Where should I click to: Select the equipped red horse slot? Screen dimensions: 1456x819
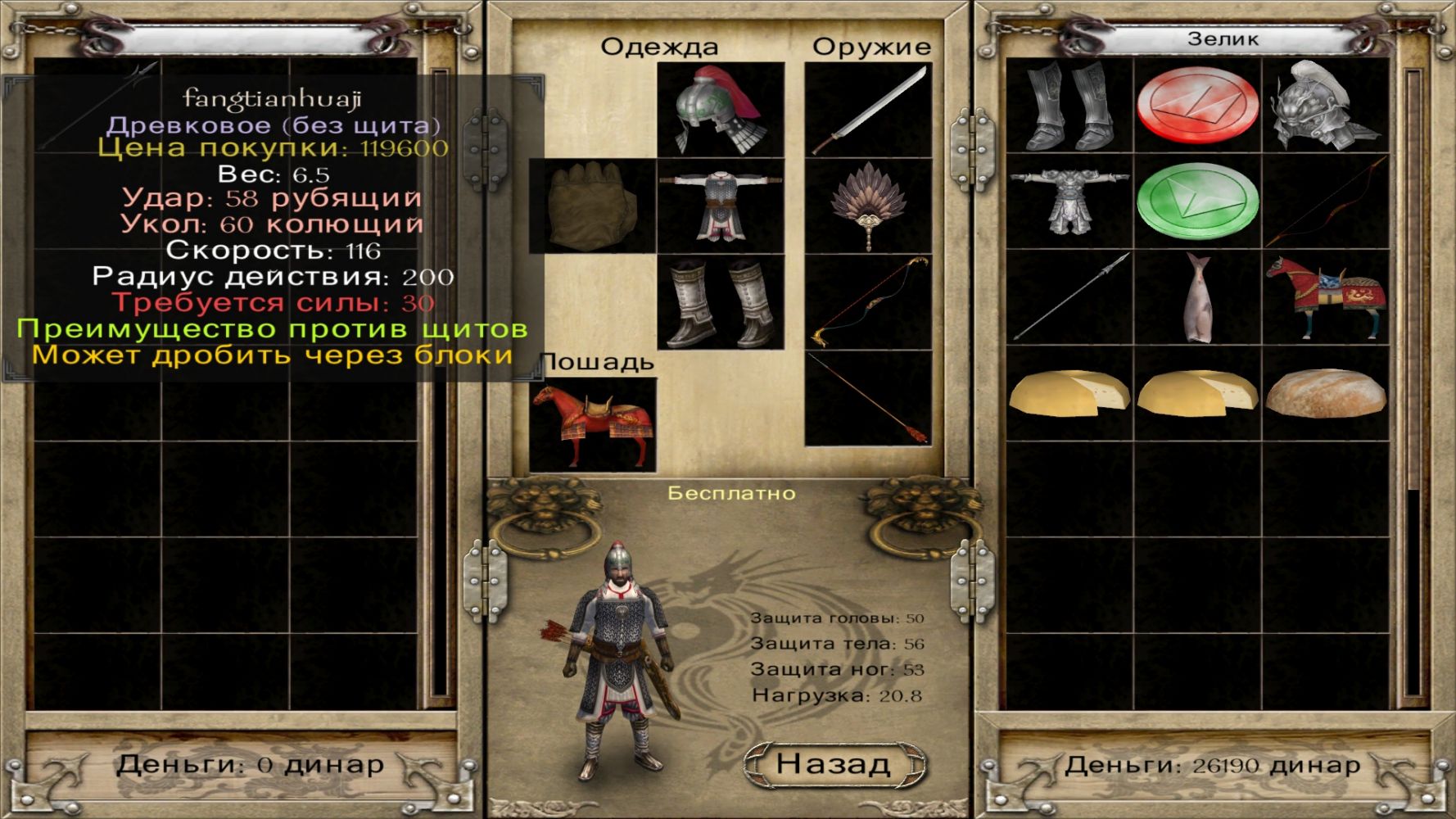[x=592, y=423]
